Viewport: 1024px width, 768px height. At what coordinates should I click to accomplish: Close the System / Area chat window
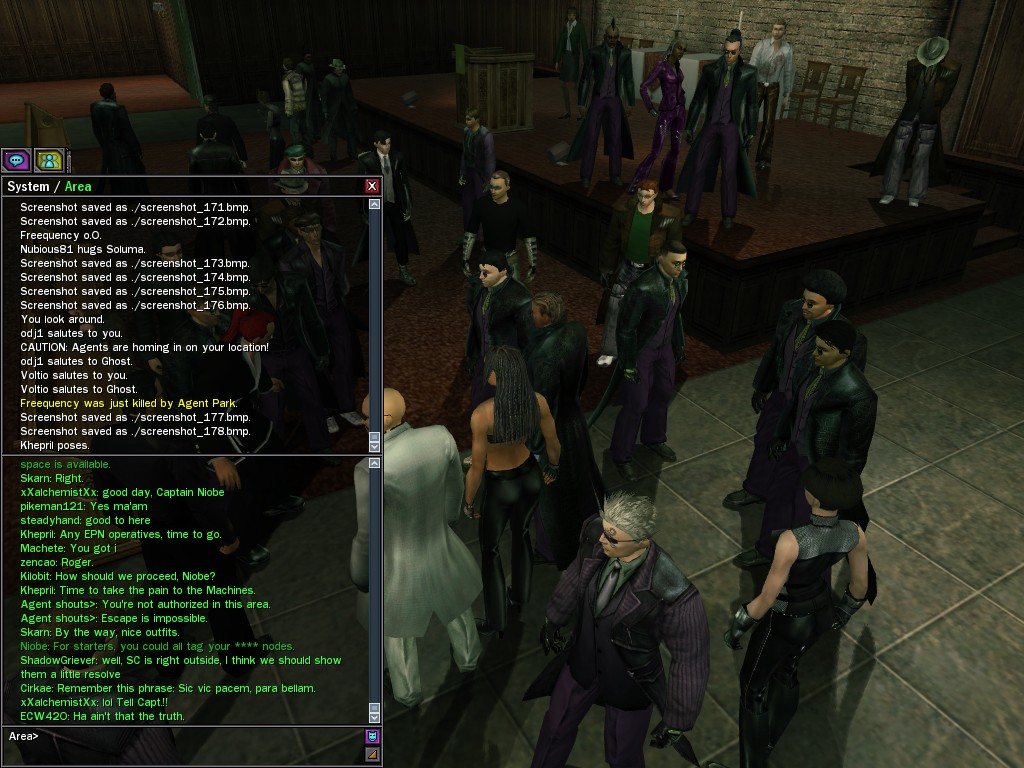(372, 186)
